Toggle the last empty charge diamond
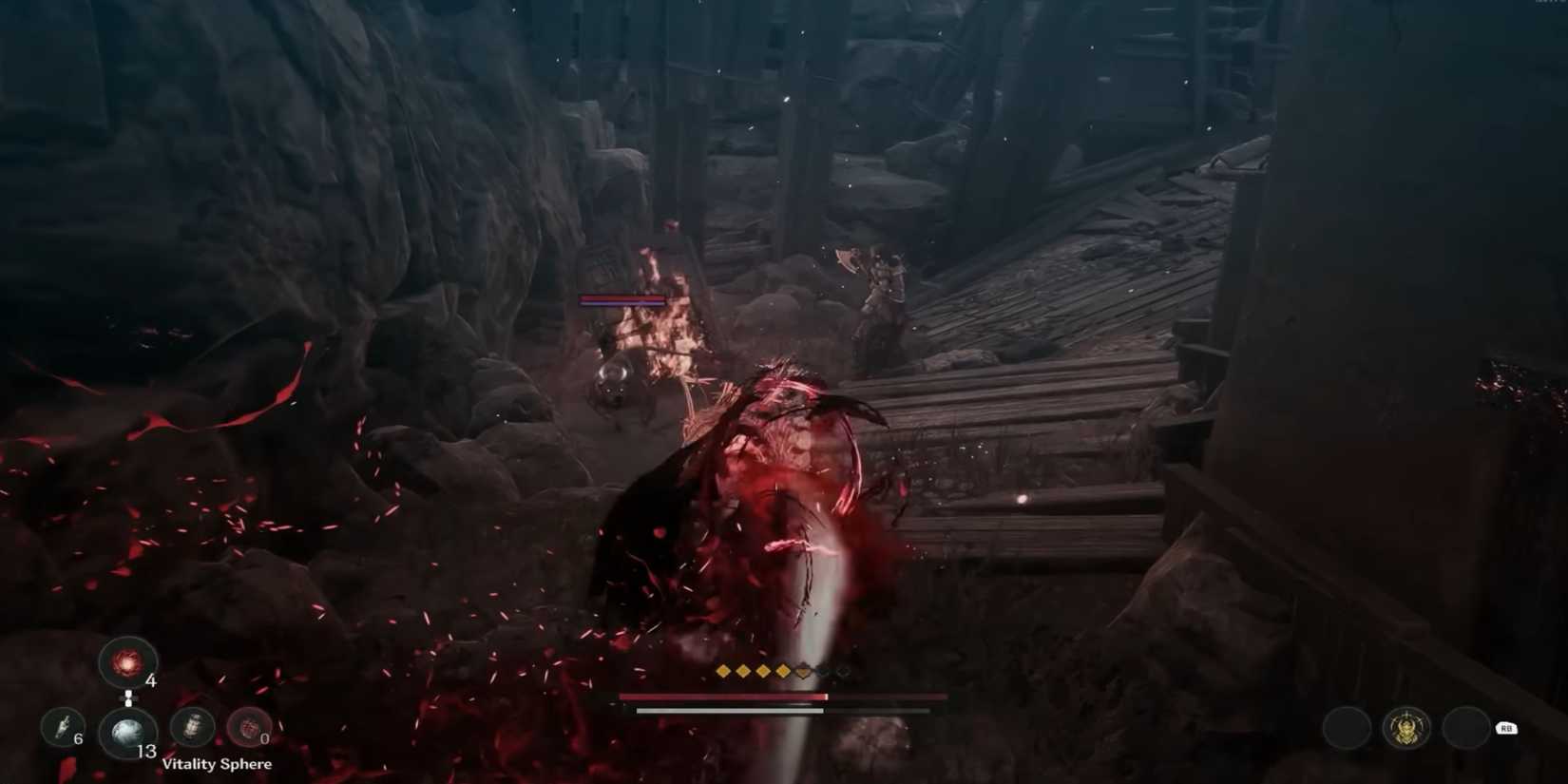Viewport: 1568px width, 784px height. (842, 670)
